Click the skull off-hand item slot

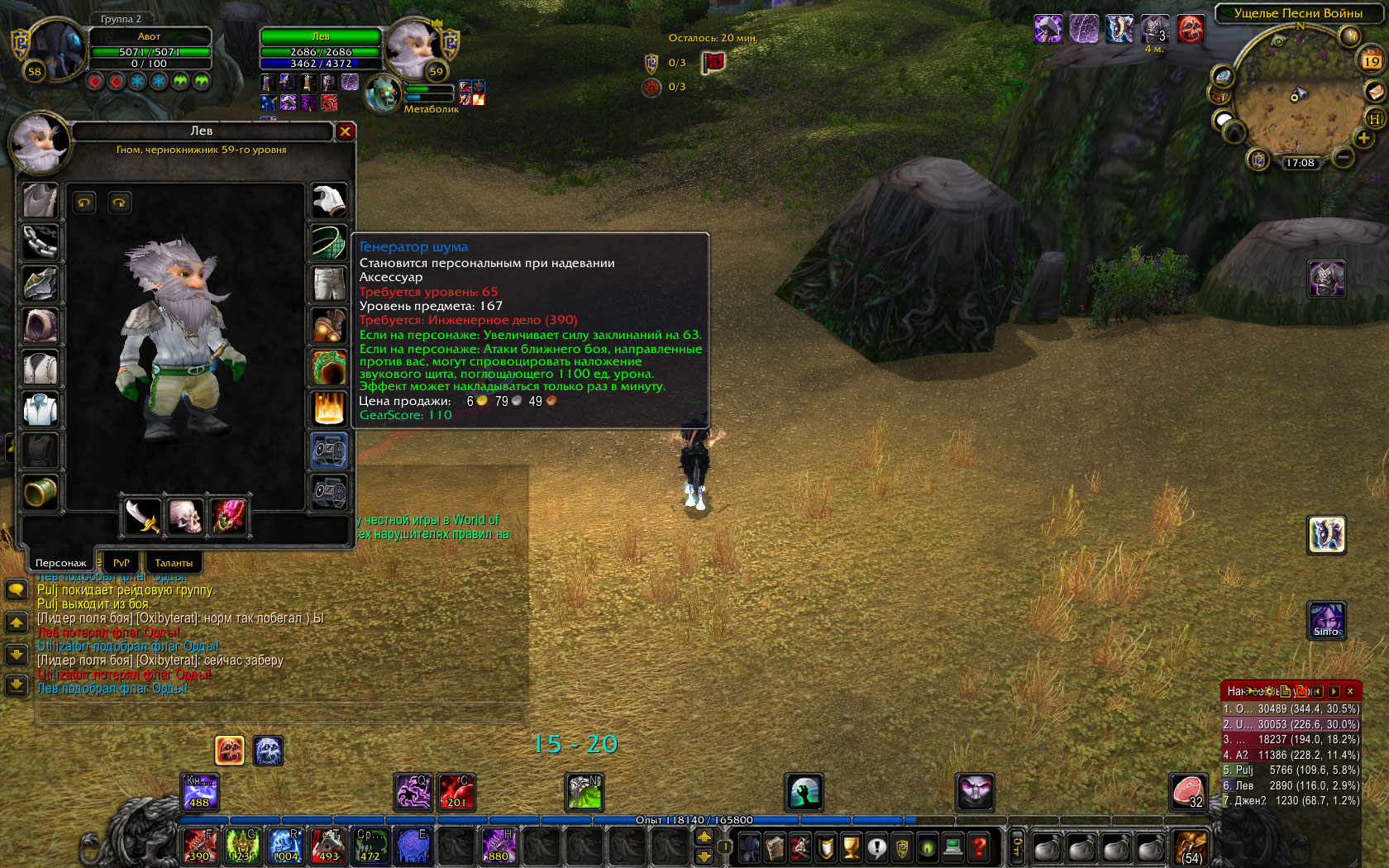[185, 517]
